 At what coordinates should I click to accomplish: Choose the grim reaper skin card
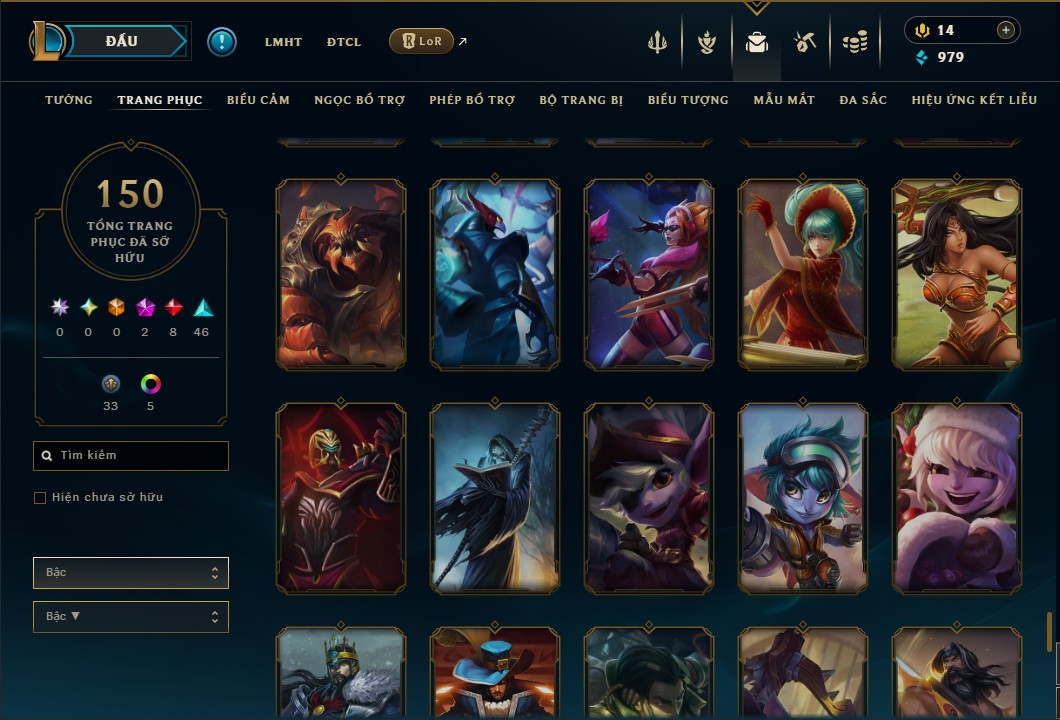tap(495, 498)
